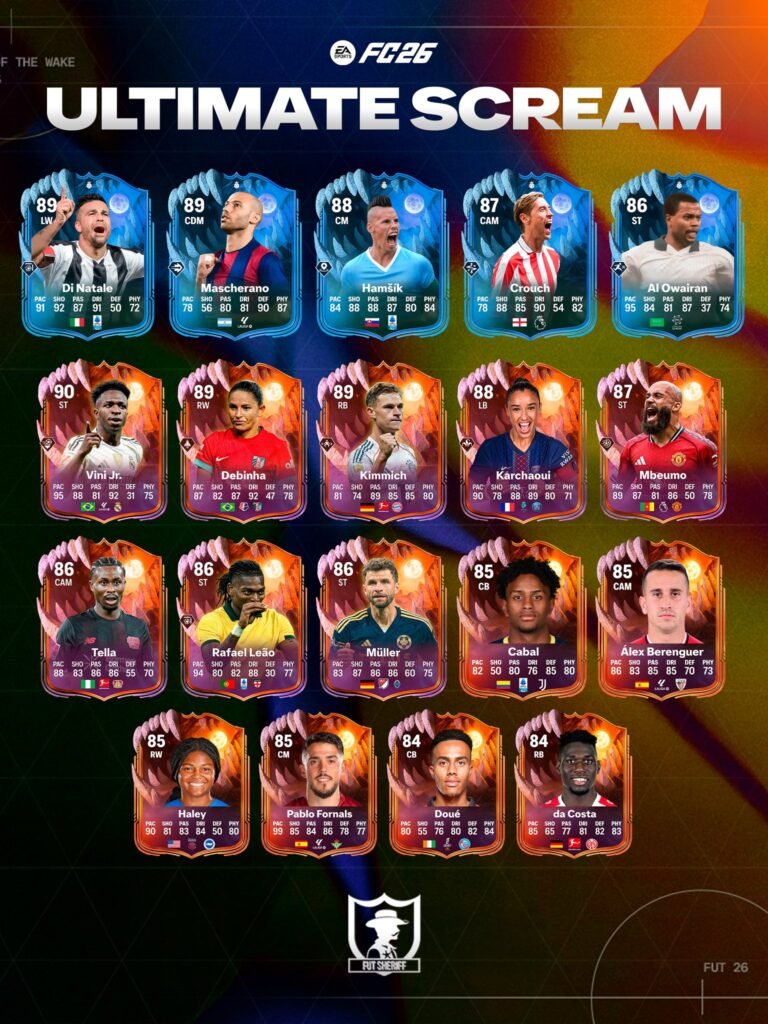768x1024 pixels.
Task: Click the Mbeumo 87 ST card
Action: click(x=661, y=442)
